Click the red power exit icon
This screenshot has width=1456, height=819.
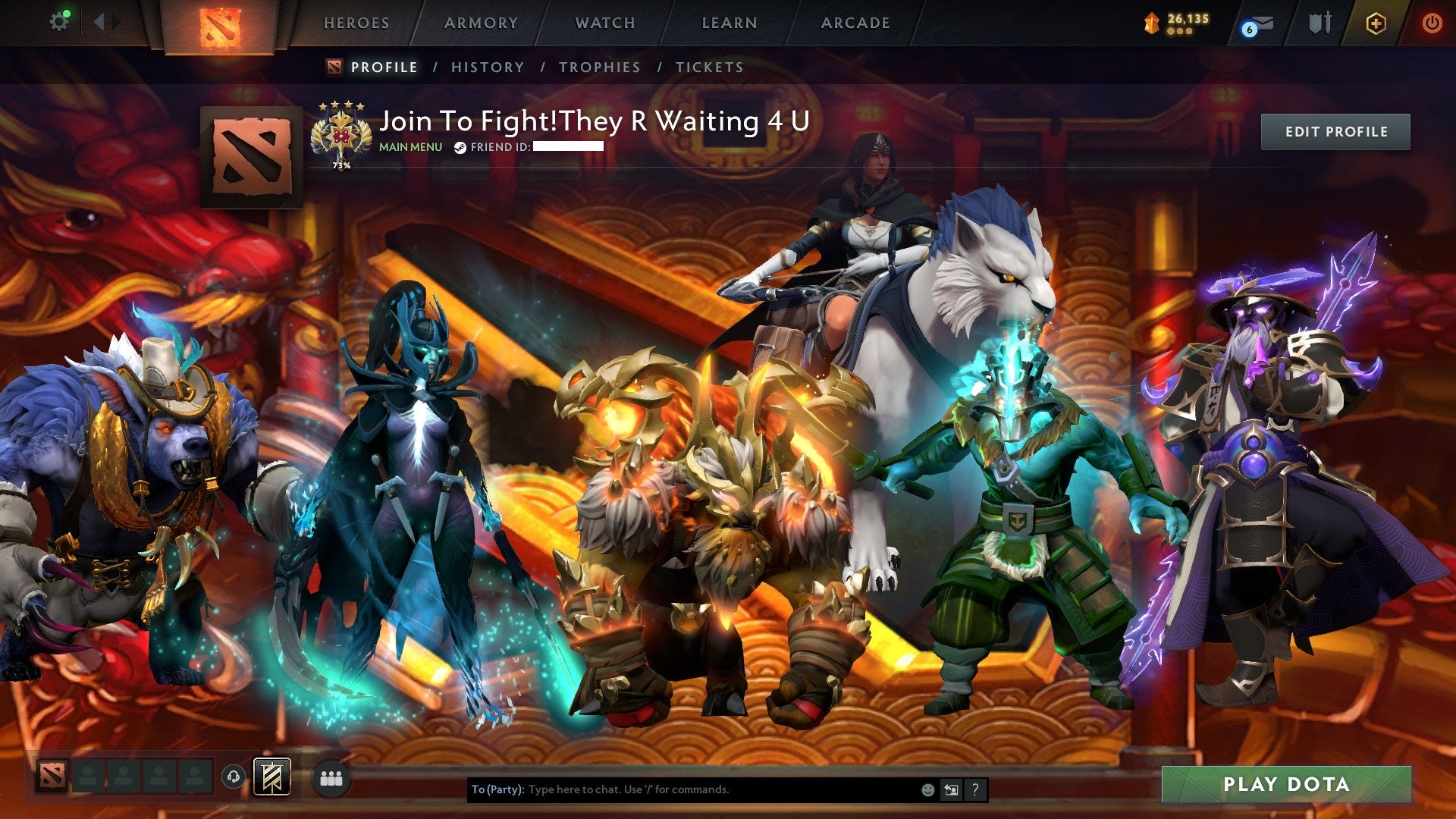point(1432,22)
